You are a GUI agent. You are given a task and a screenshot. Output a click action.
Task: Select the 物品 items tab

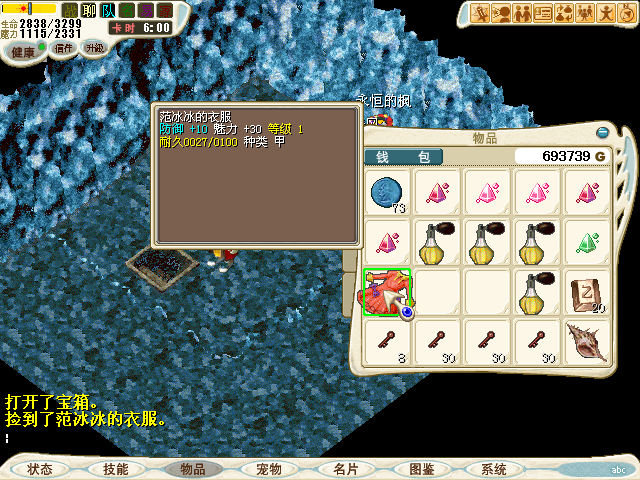pyautogui.click(x=192, y=469)
